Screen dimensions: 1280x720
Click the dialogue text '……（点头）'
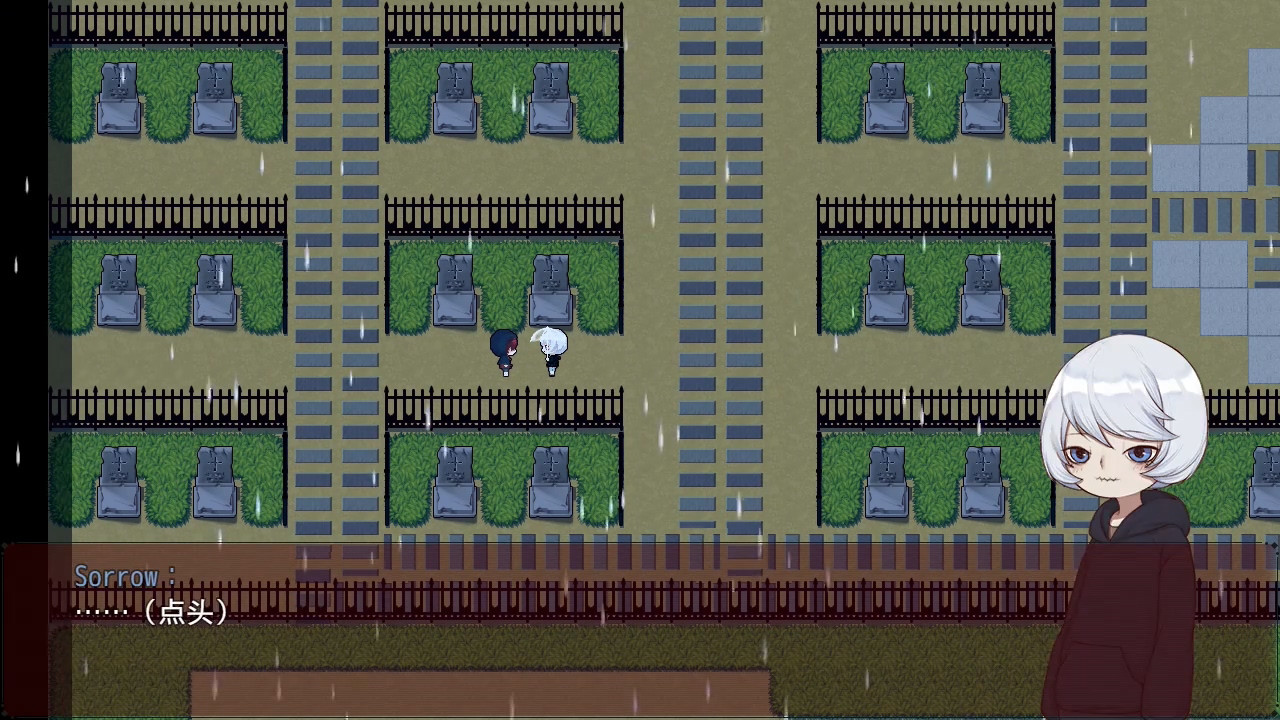tap(152, 611)
